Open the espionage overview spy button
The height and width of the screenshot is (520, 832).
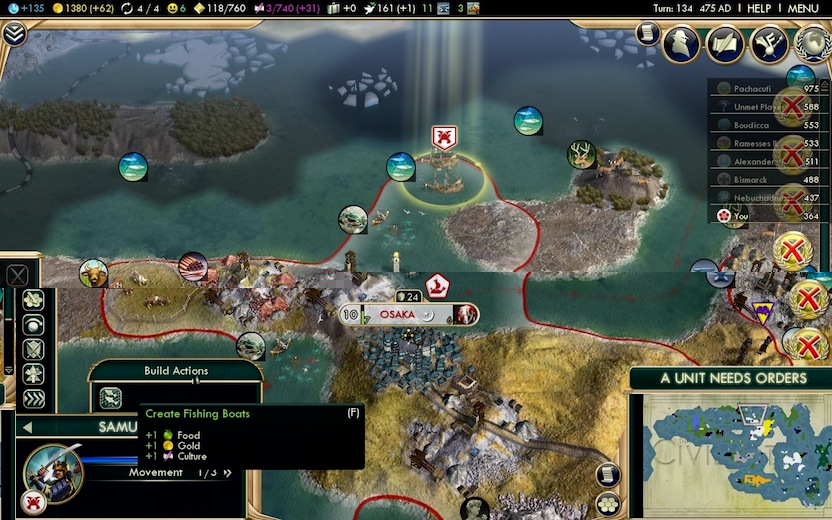pyautogui.click(x=681, y=45)
